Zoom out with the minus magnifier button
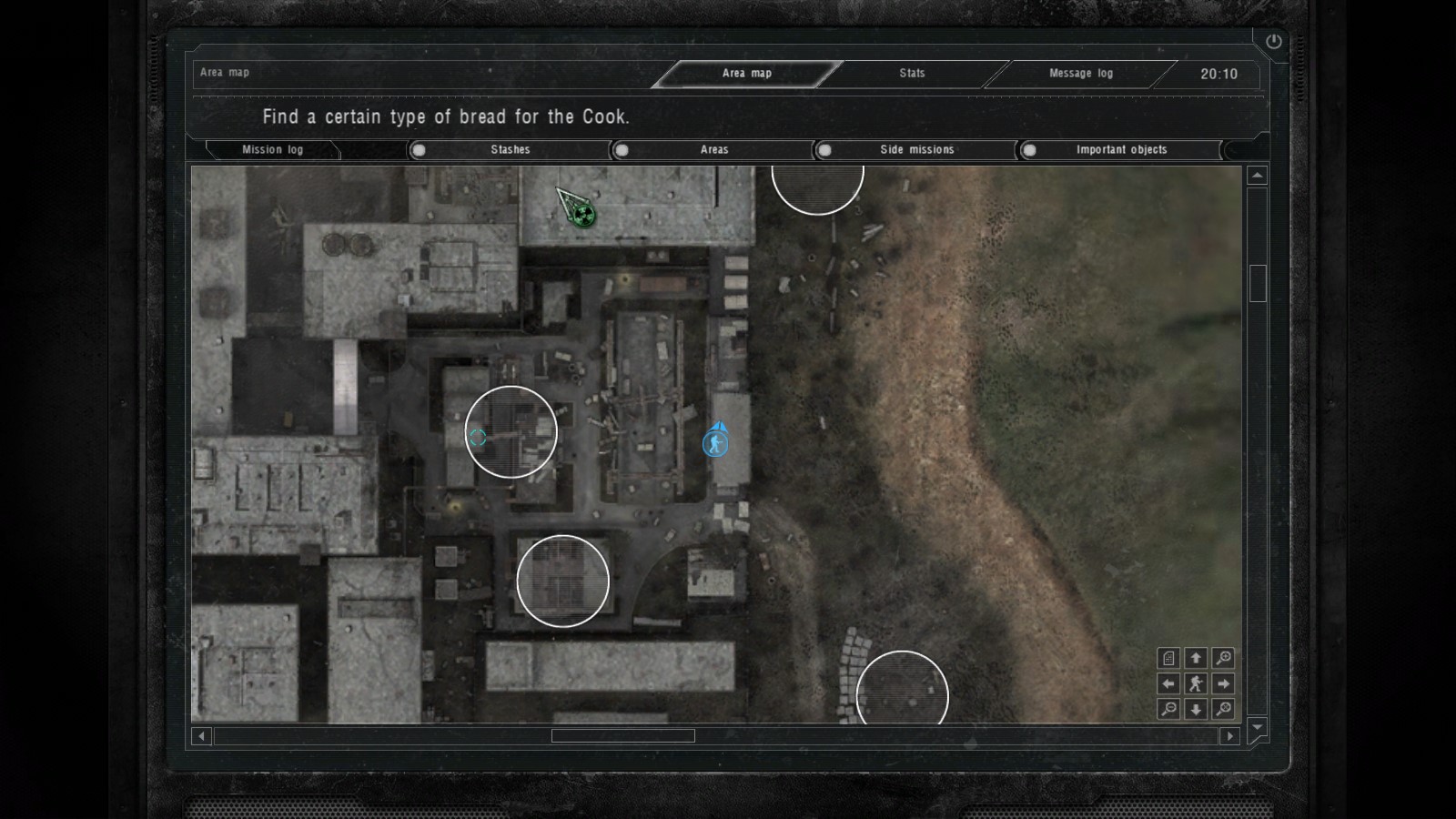 (x=1169, y=709)
